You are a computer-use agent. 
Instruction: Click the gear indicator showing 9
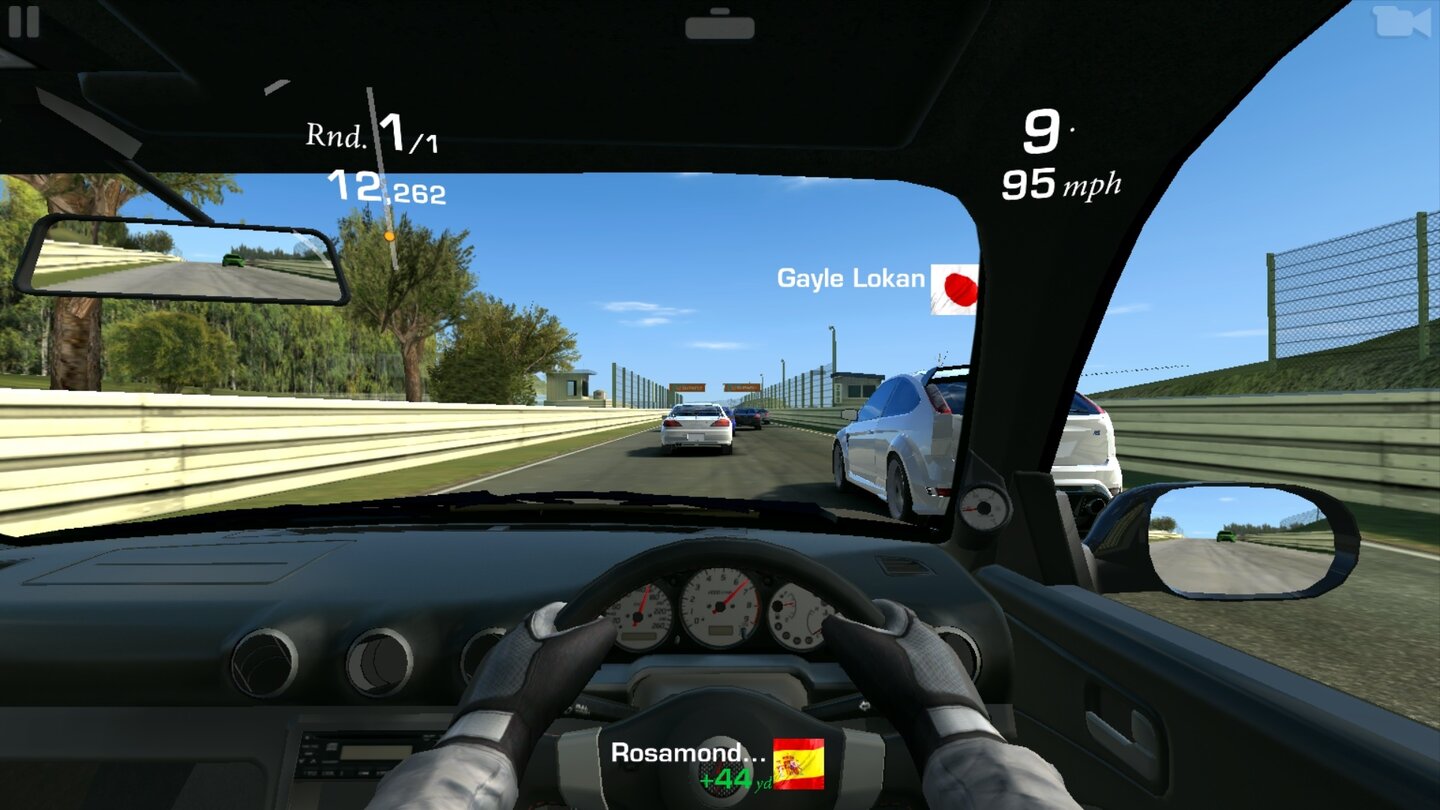[x=1040, y=130]
